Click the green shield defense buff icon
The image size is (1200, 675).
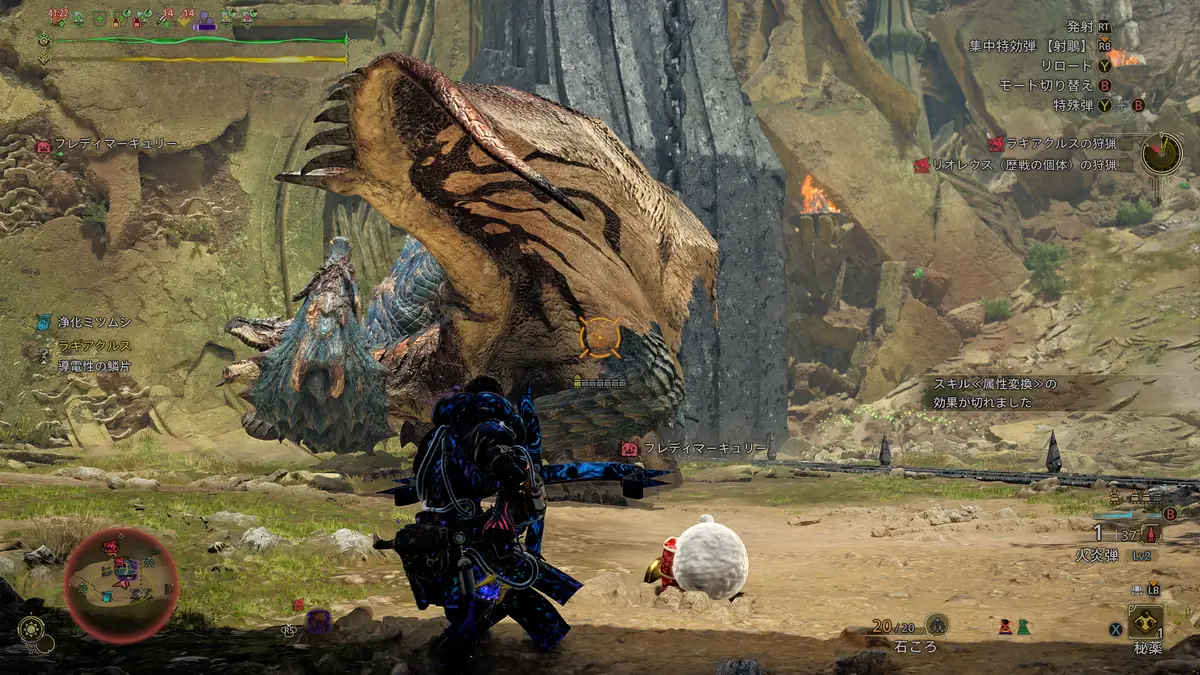pyautogui.click(x=100, y=18)
